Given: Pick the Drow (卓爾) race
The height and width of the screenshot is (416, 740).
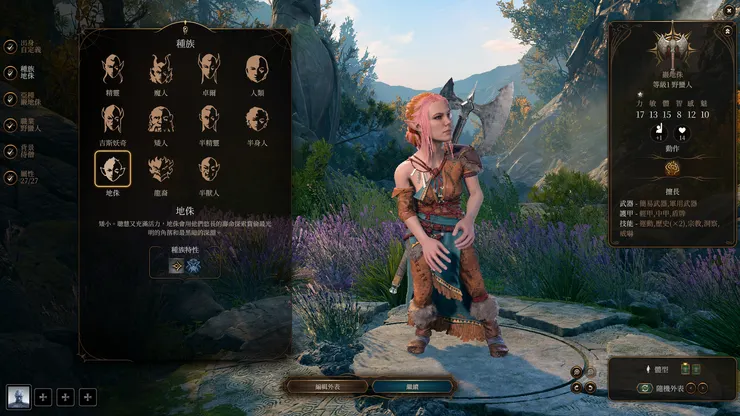Looking at the screenshot, I should 209,69.
